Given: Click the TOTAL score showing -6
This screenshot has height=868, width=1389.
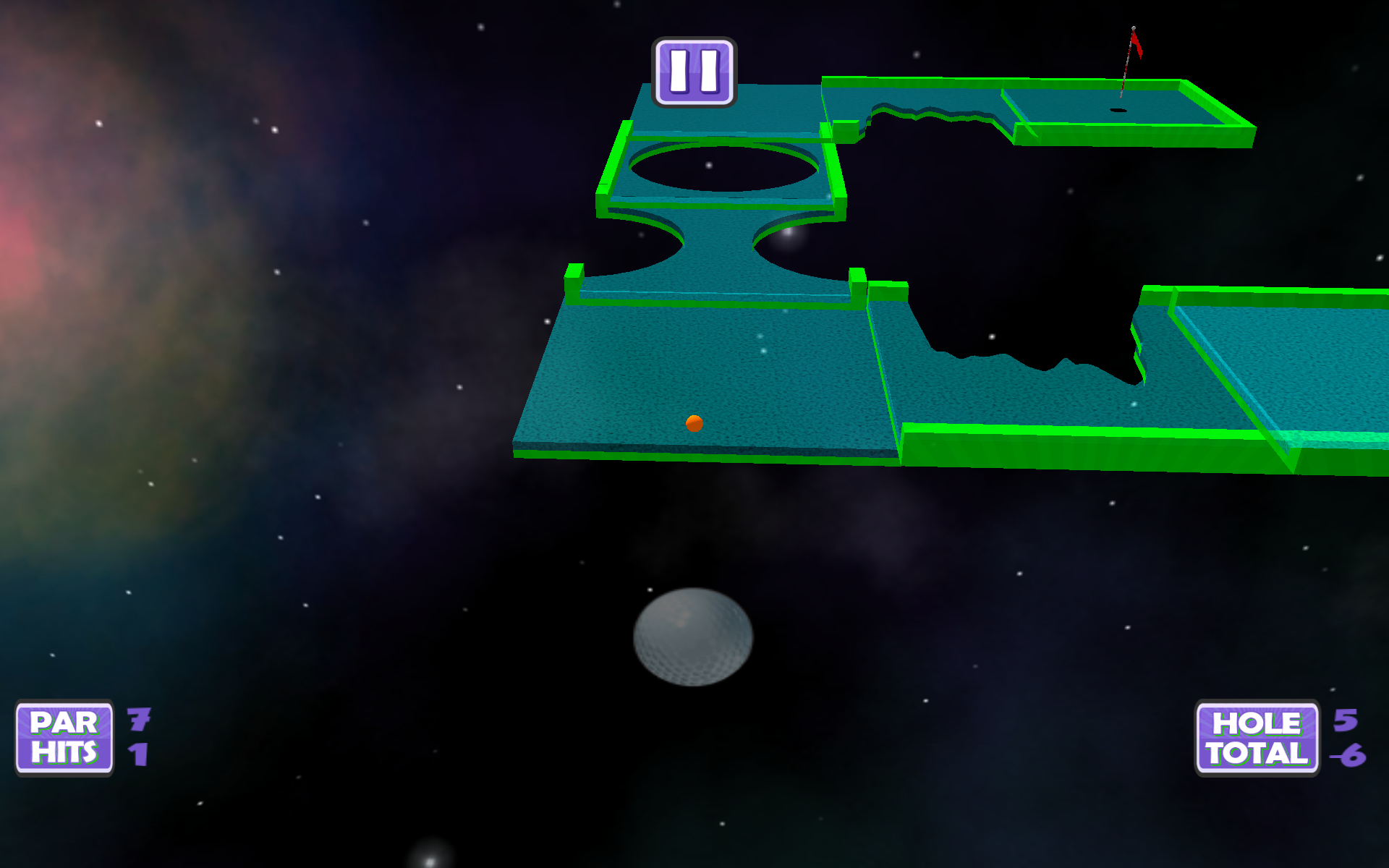Looking at the screenshot, I should (1348, 754).
